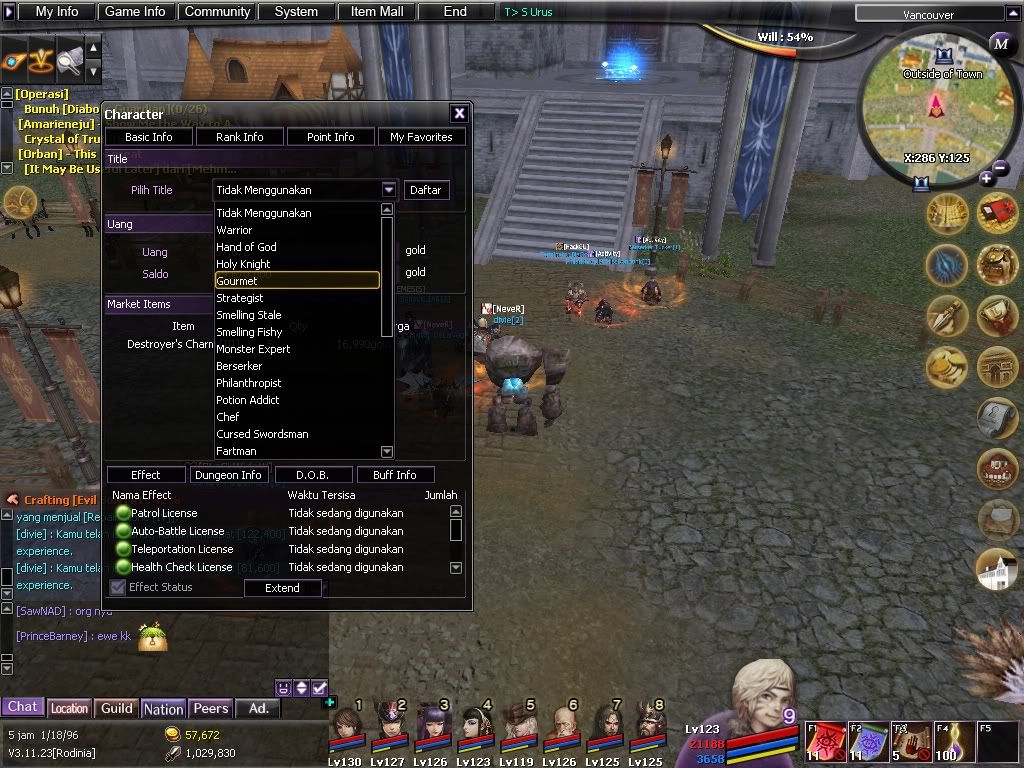Open the Dungeon Info tab
Viewport: 1024px width, 768px height.
228,475
